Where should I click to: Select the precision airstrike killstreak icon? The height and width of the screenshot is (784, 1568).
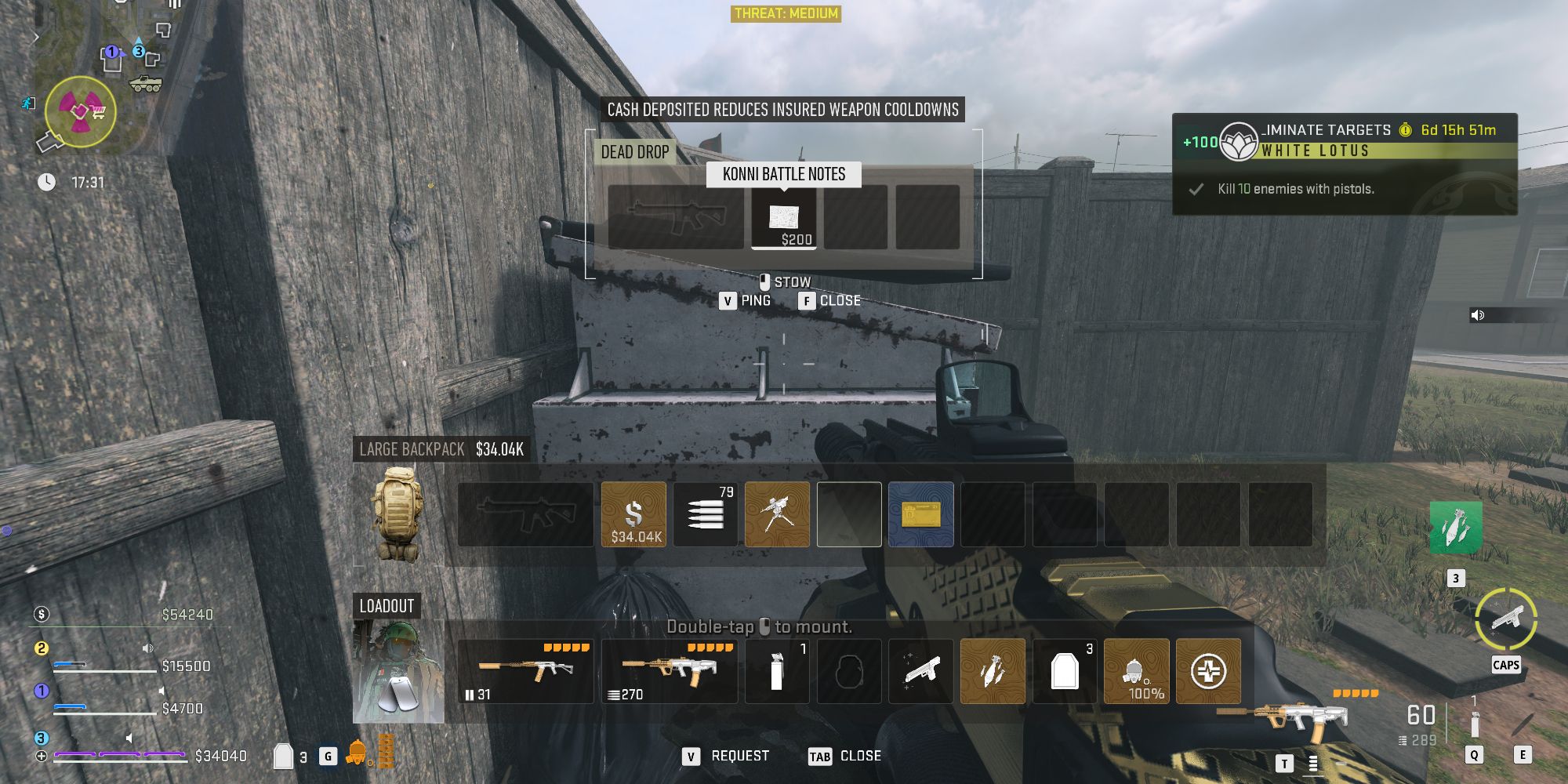[x=993, y=672]
